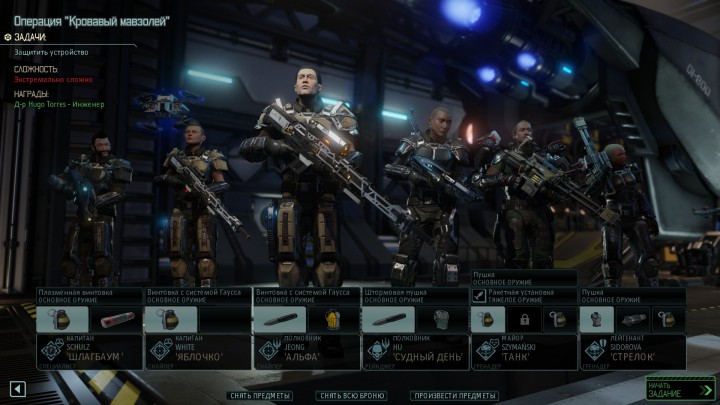The image size is (720, 405).
Task: Click Schulz's red canister utility item slot
Action: [x=113, y=319]
